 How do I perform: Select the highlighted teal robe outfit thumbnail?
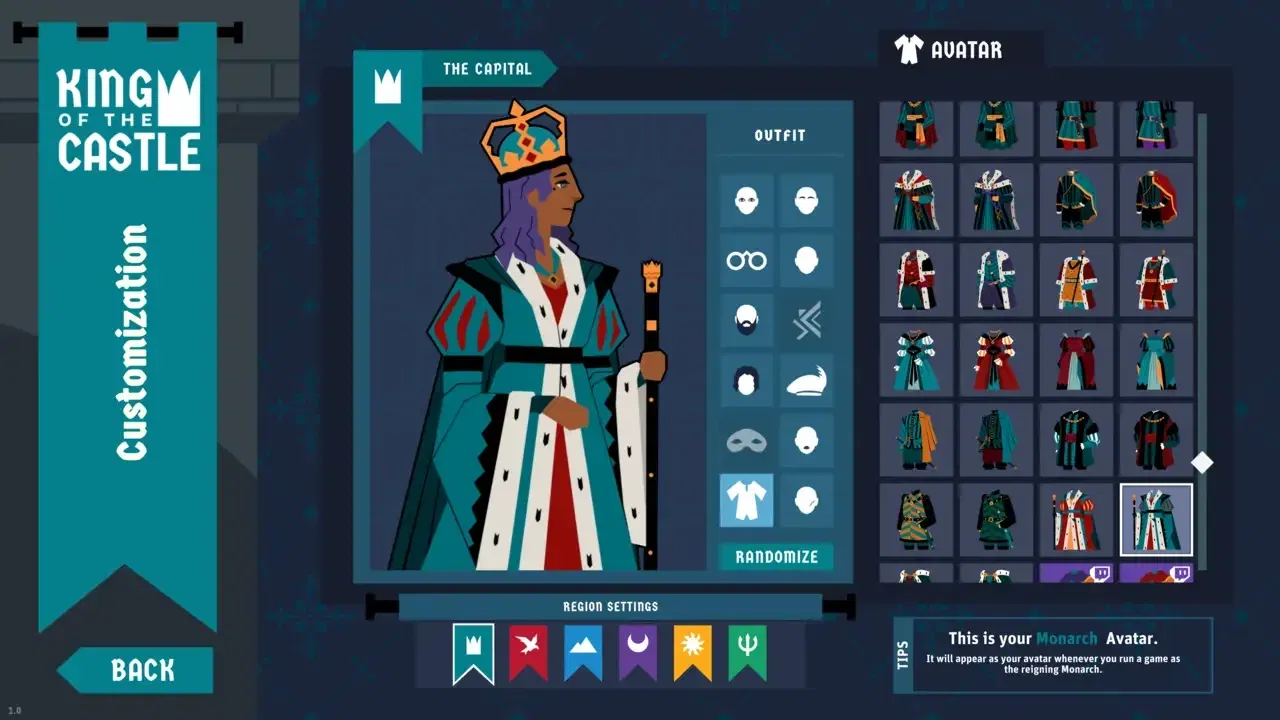[x=1156, y=520]
